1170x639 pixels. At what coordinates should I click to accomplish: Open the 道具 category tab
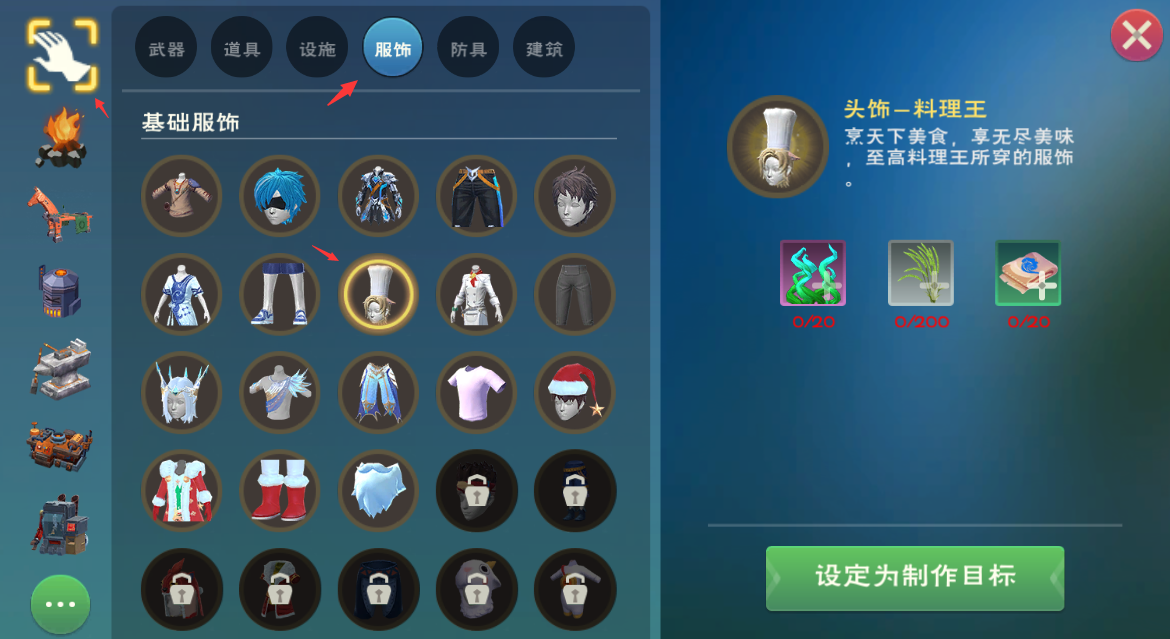click(242, 48)
